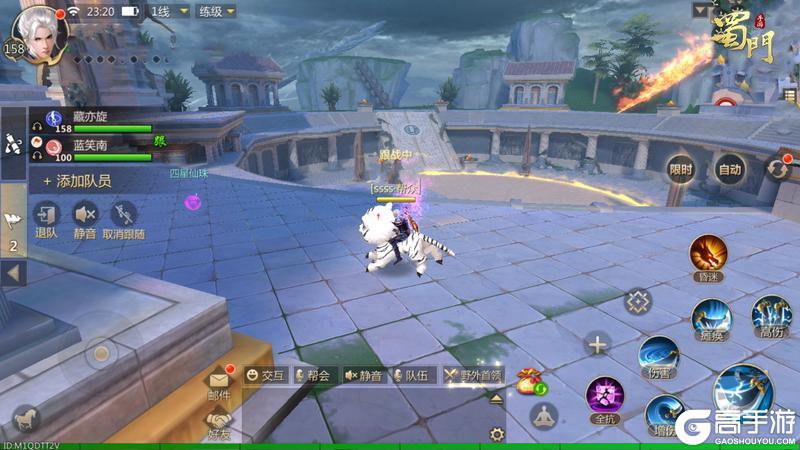
Task: Activate the 限时 limited-time button
Action: (681, 170)
